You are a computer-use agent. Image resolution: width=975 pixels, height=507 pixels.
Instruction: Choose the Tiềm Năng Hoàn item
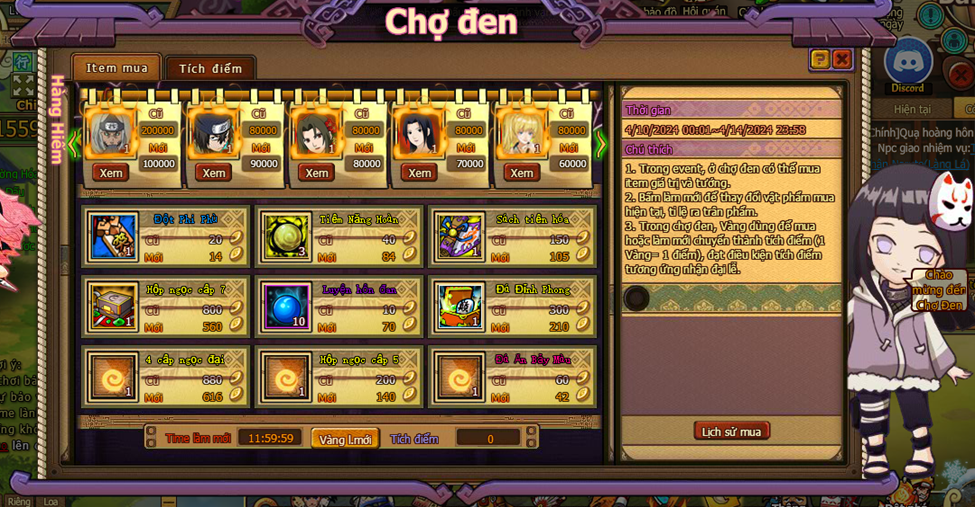[287, 236]
